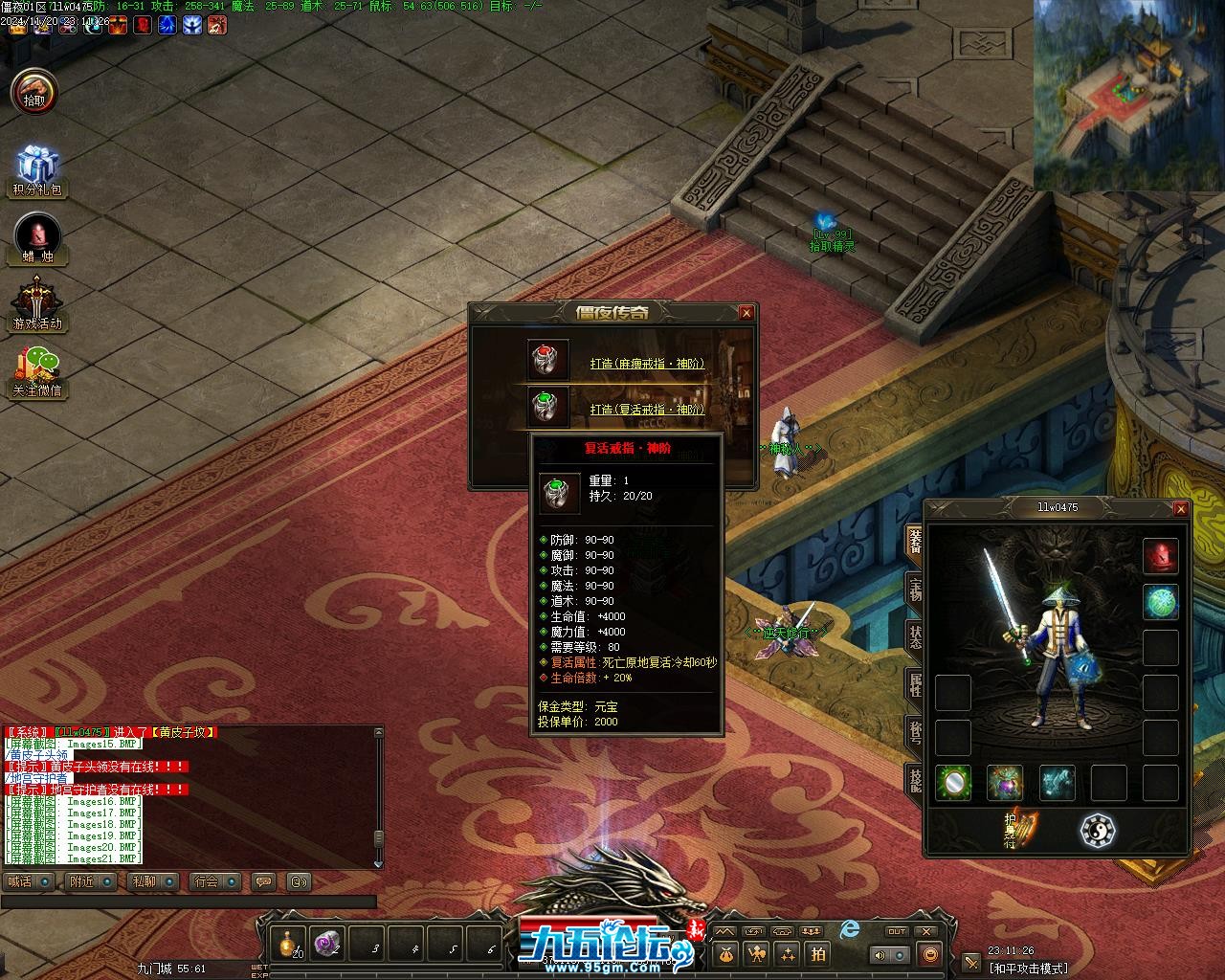Open the 蜡烛 candle icon
Viewport: 1225px width, 980px height.
(x=37, y=236)
